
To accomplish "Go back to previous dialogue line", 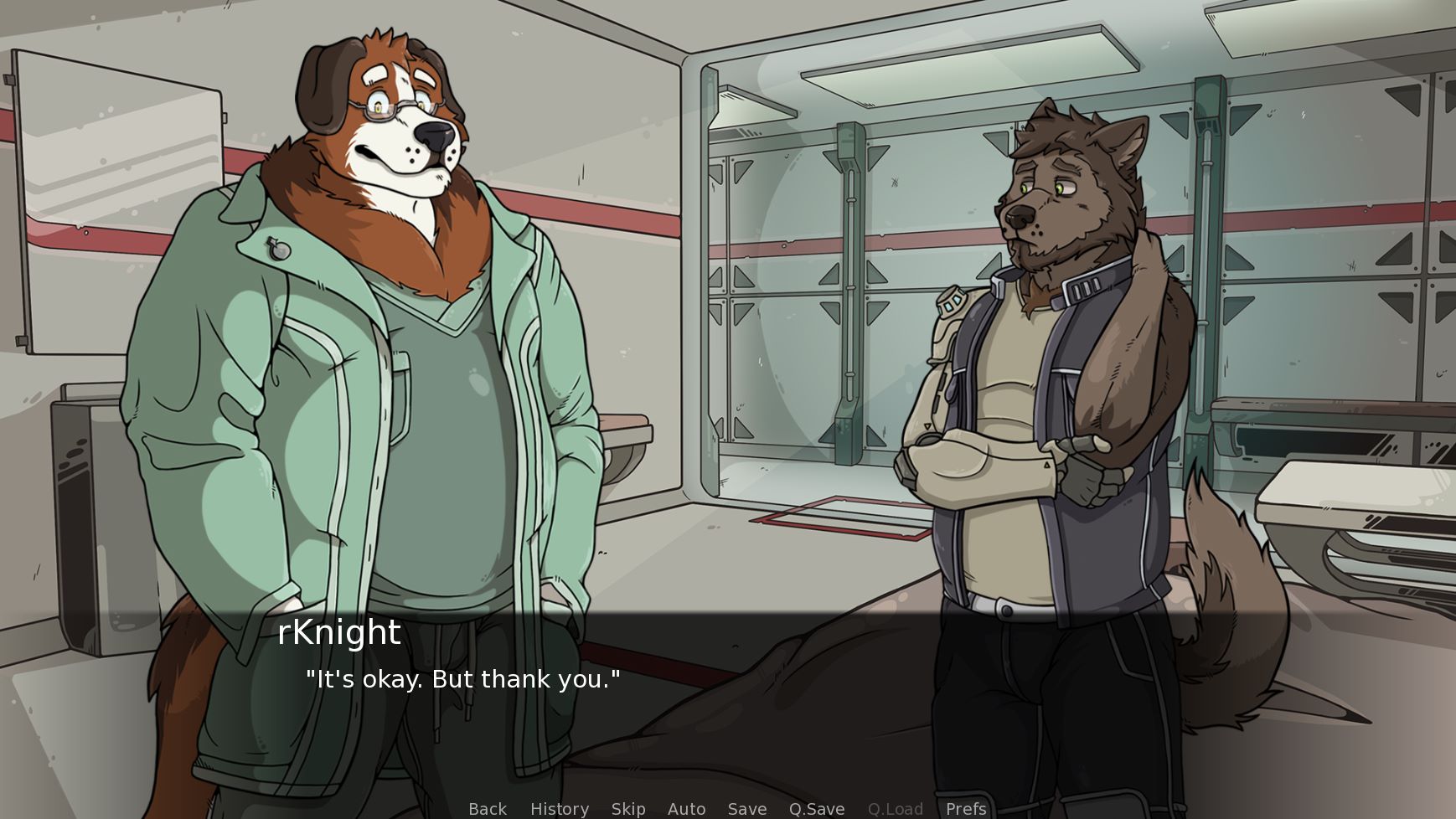I will (x=488, y=808).
